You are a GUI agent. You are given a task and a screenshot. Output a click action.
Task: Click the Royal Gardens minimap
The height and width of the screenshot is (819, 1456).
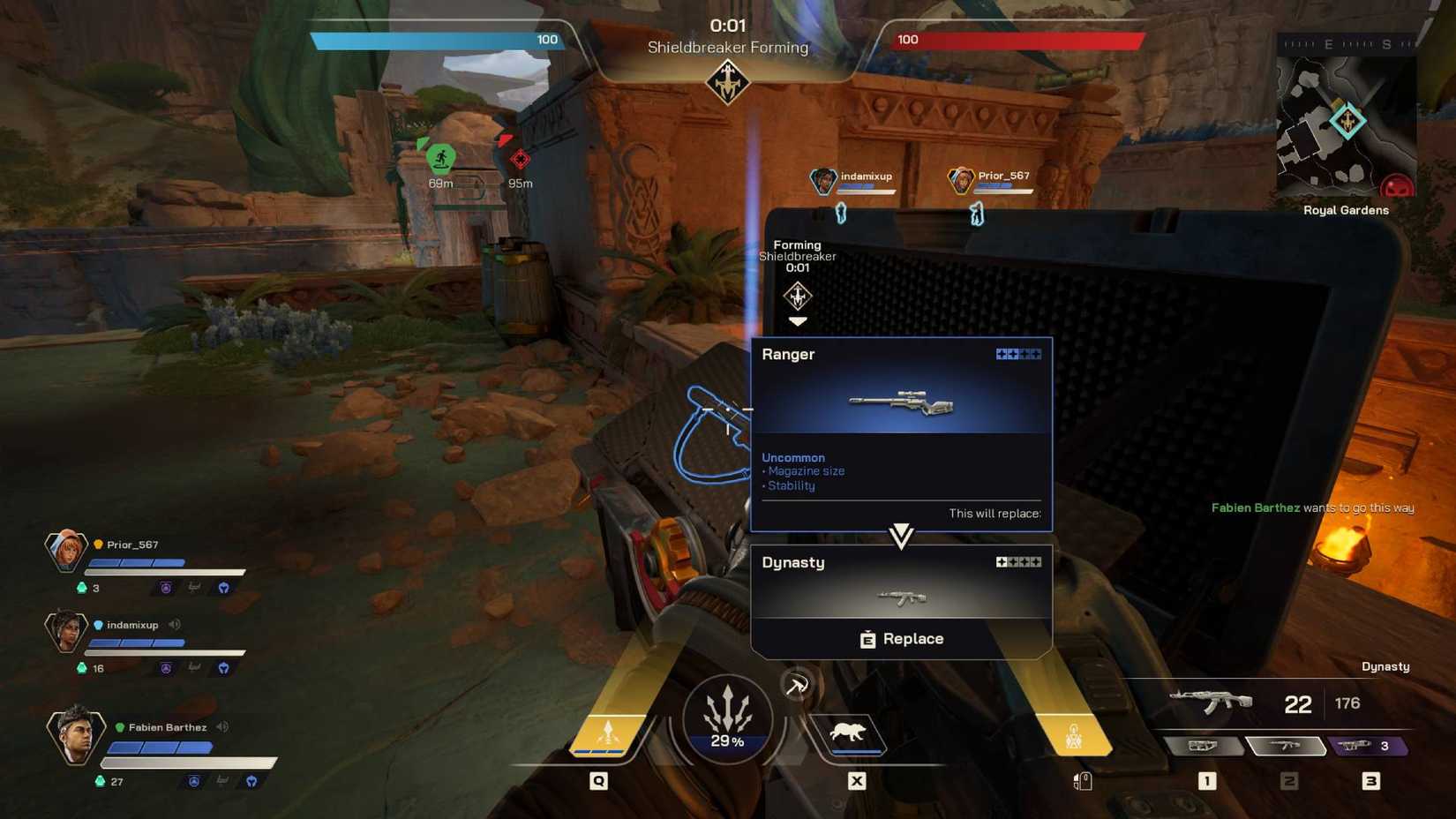pyautogui.click(x=1346, y=124)
